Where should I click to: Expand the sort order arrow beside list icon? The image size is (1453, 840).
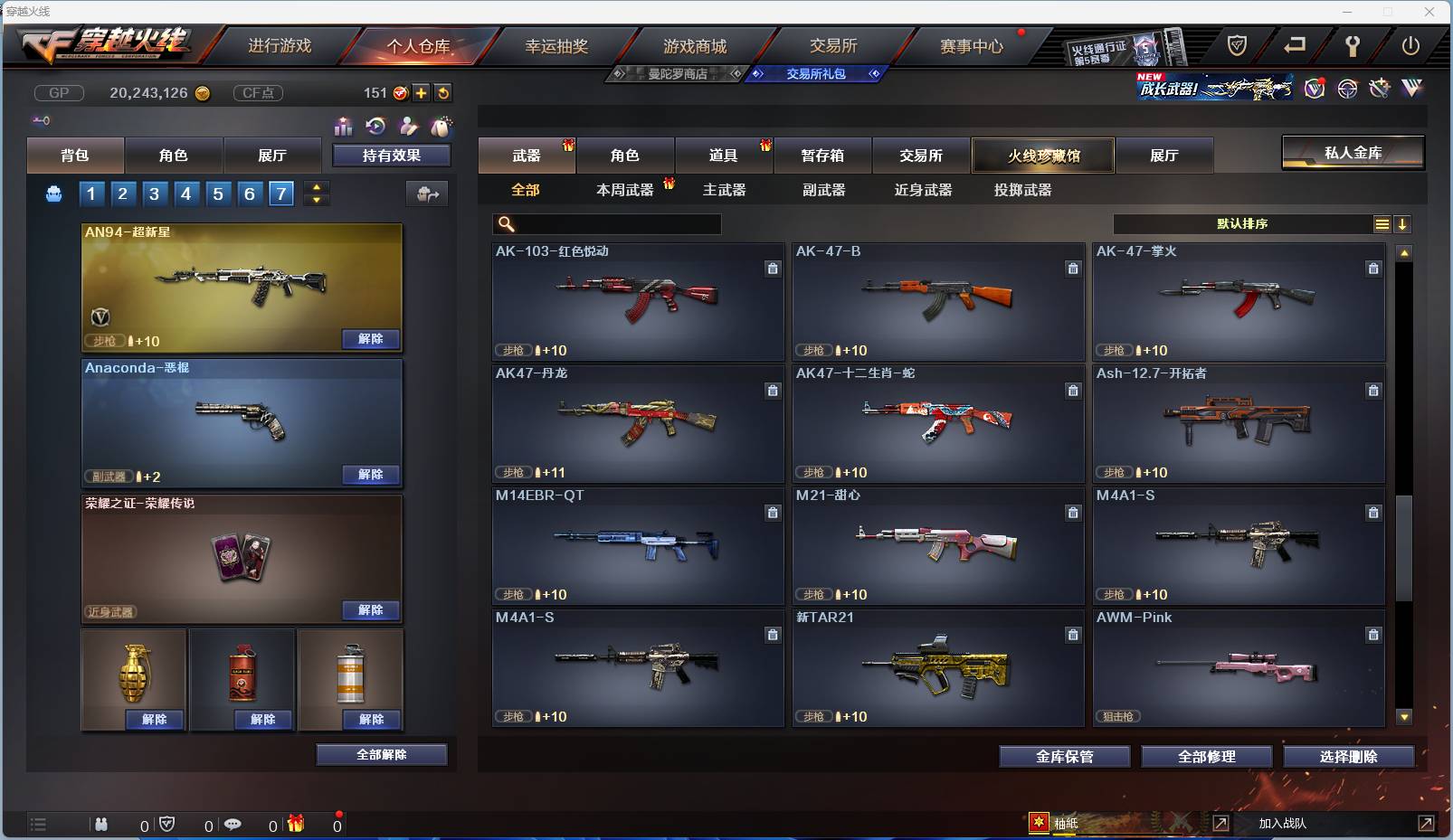[1403, 223]
